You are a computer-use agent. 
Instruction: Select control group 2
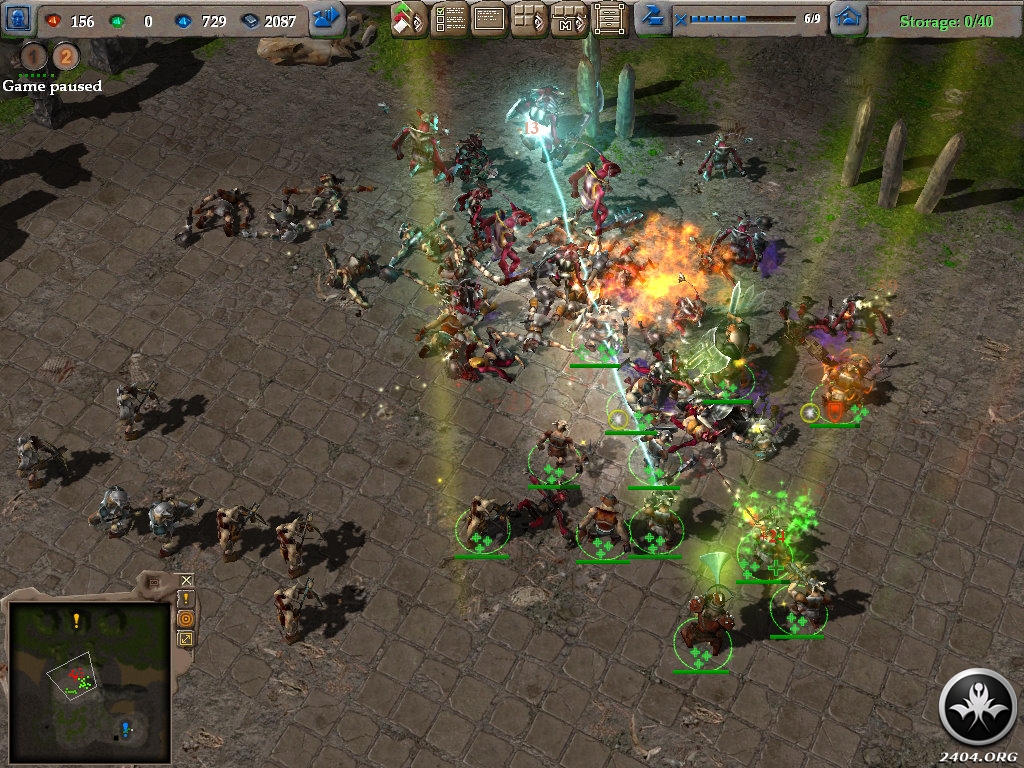(65, 57)
